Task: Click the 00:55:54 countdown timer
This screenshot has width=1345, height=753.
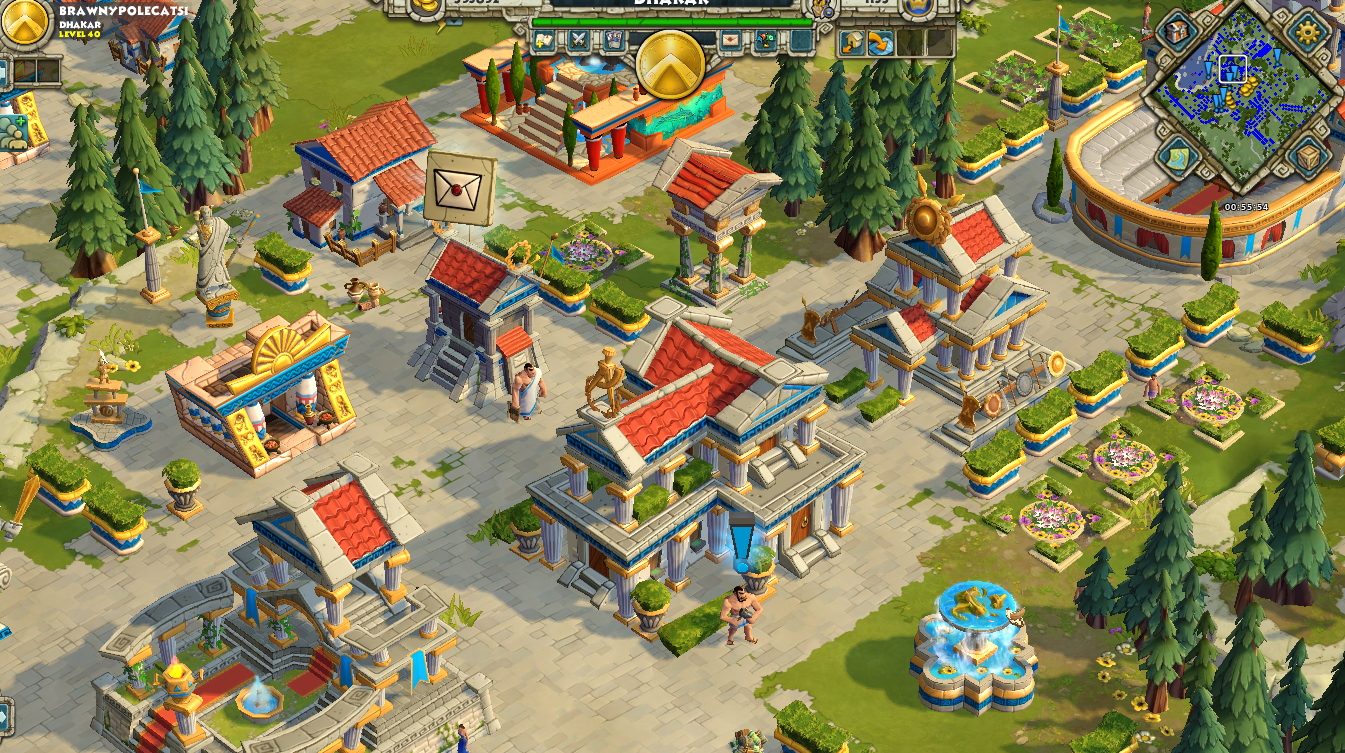Action: pyautogui.click(x=1247, y=207)
